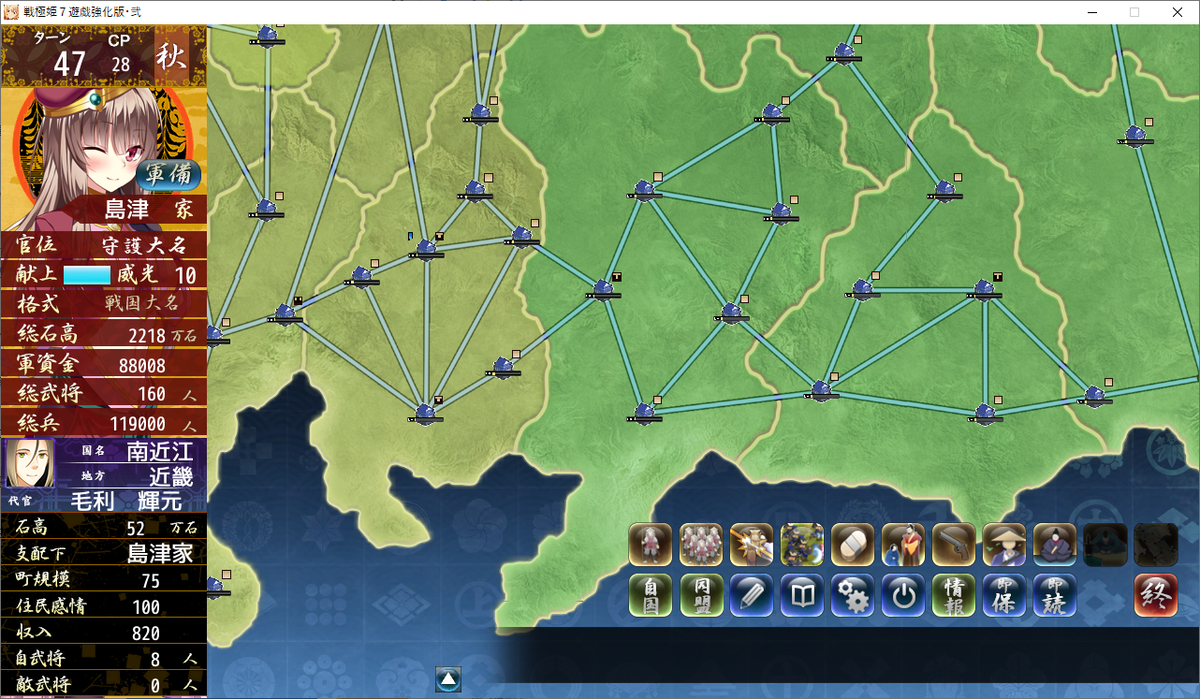Select the group of soldiers command icon
Screen dimensions: 1200x699
pos(701,544)
